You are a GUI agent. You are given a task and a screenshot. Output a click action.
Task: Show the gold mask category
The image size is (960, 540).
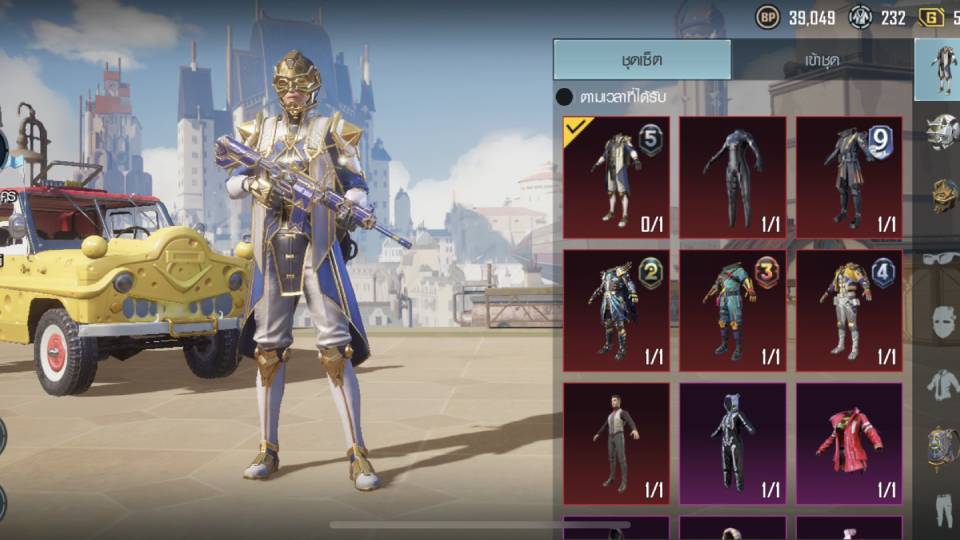[x=941, y=194]
